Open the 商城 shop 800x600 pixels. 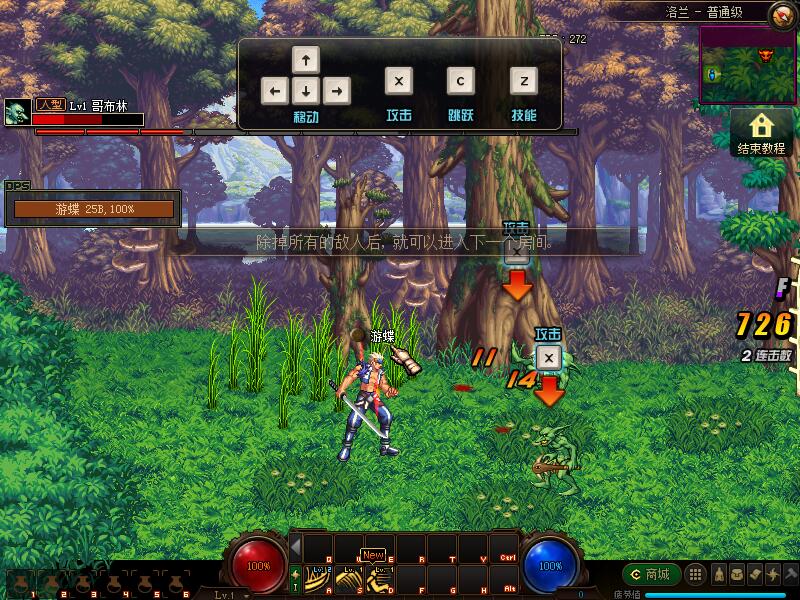pyautogui.click(x=651, y=574)
